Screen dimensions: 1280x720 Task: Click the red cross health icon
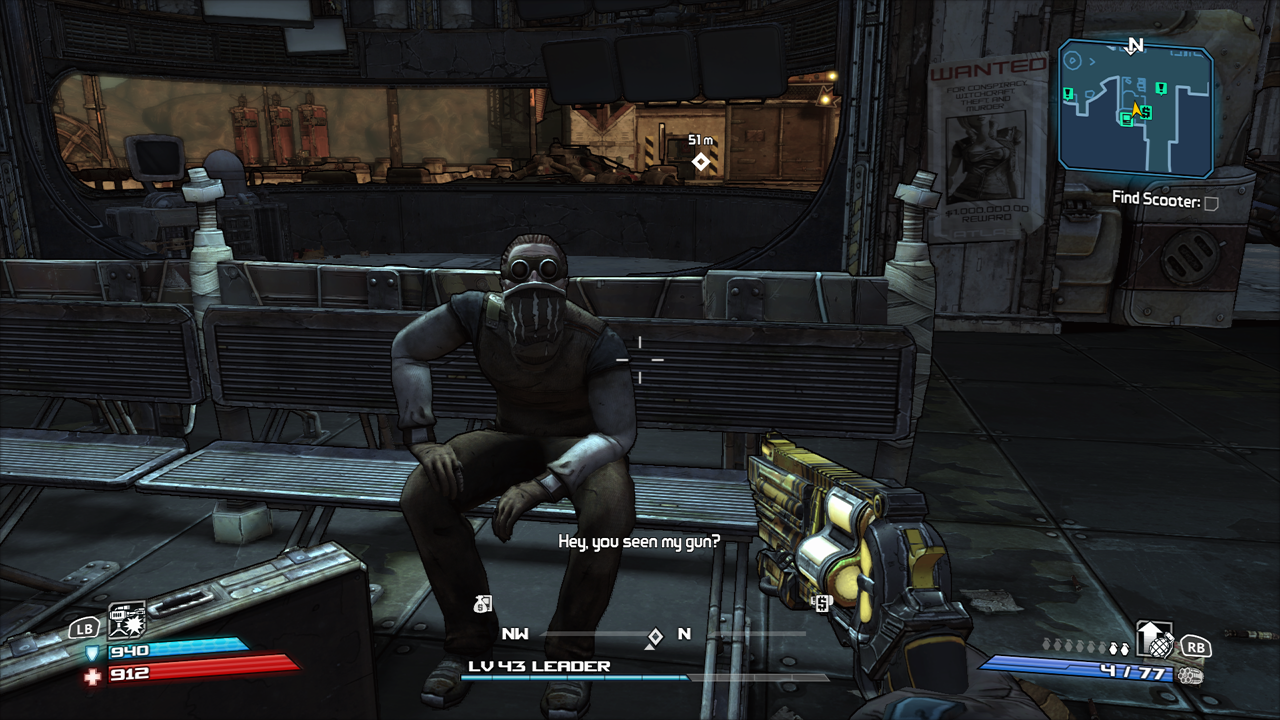tap(93, 677)
